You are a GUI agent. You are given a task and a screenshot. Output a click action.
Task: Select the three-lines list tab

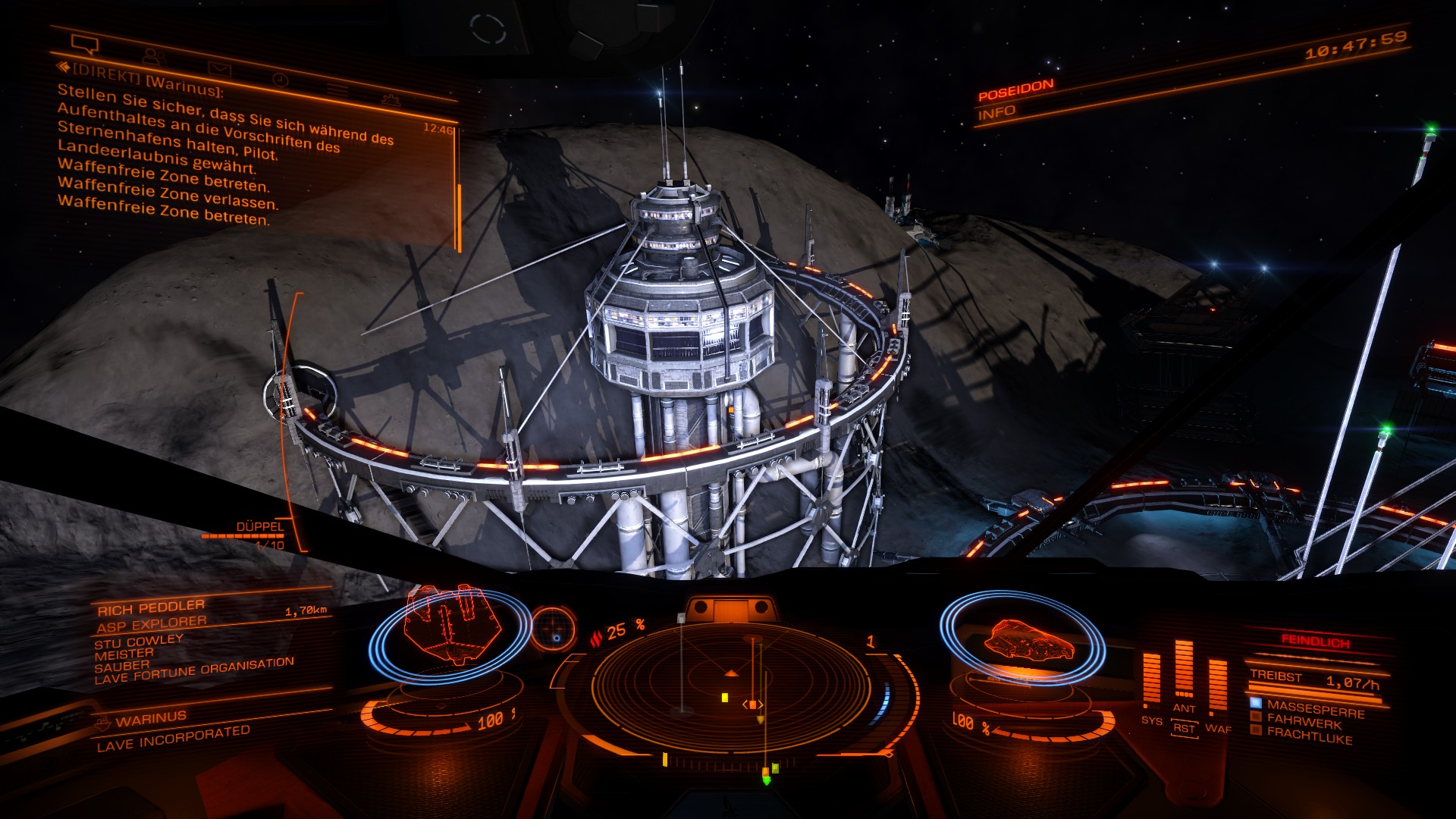point(337,89)
